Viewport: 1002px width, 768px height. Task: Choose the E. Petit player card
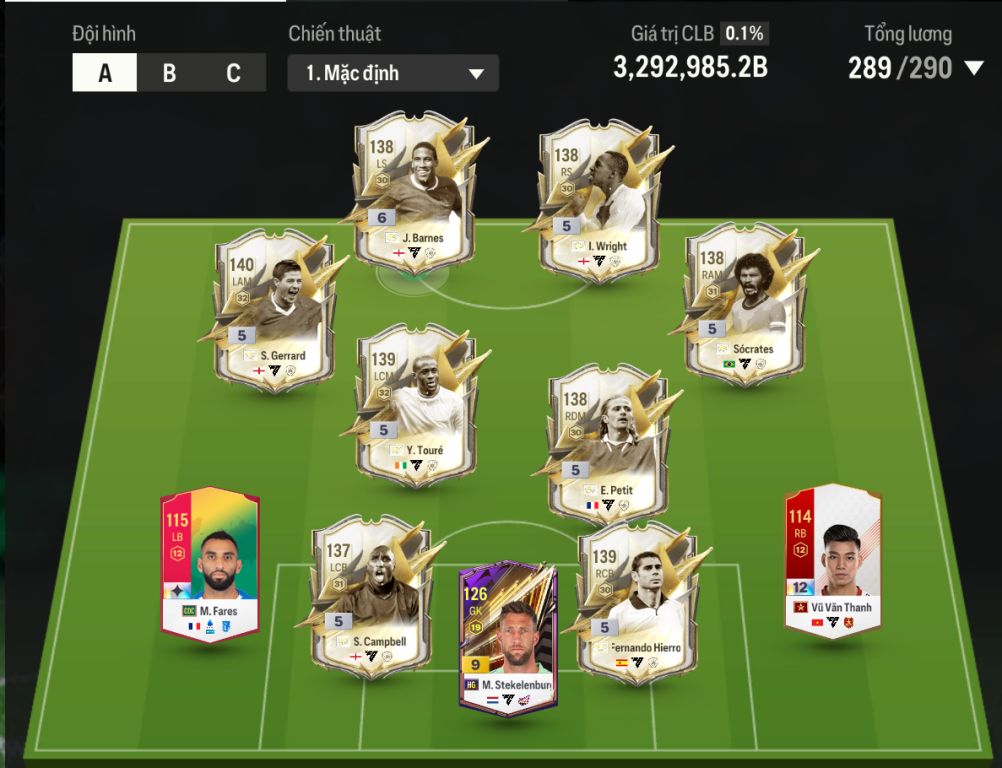607,443
